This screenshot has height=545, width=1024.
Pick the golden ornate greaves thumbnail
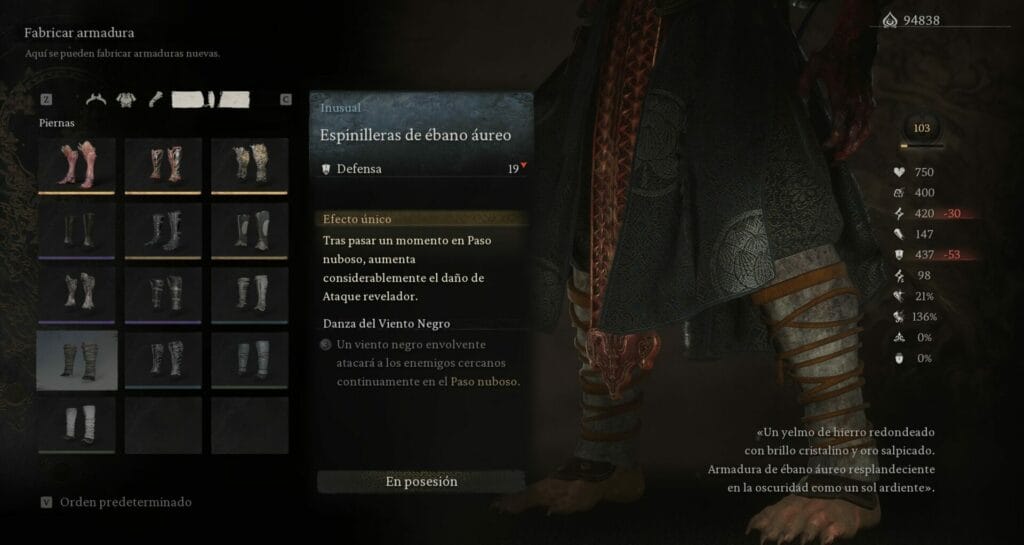tap(250, 164)
